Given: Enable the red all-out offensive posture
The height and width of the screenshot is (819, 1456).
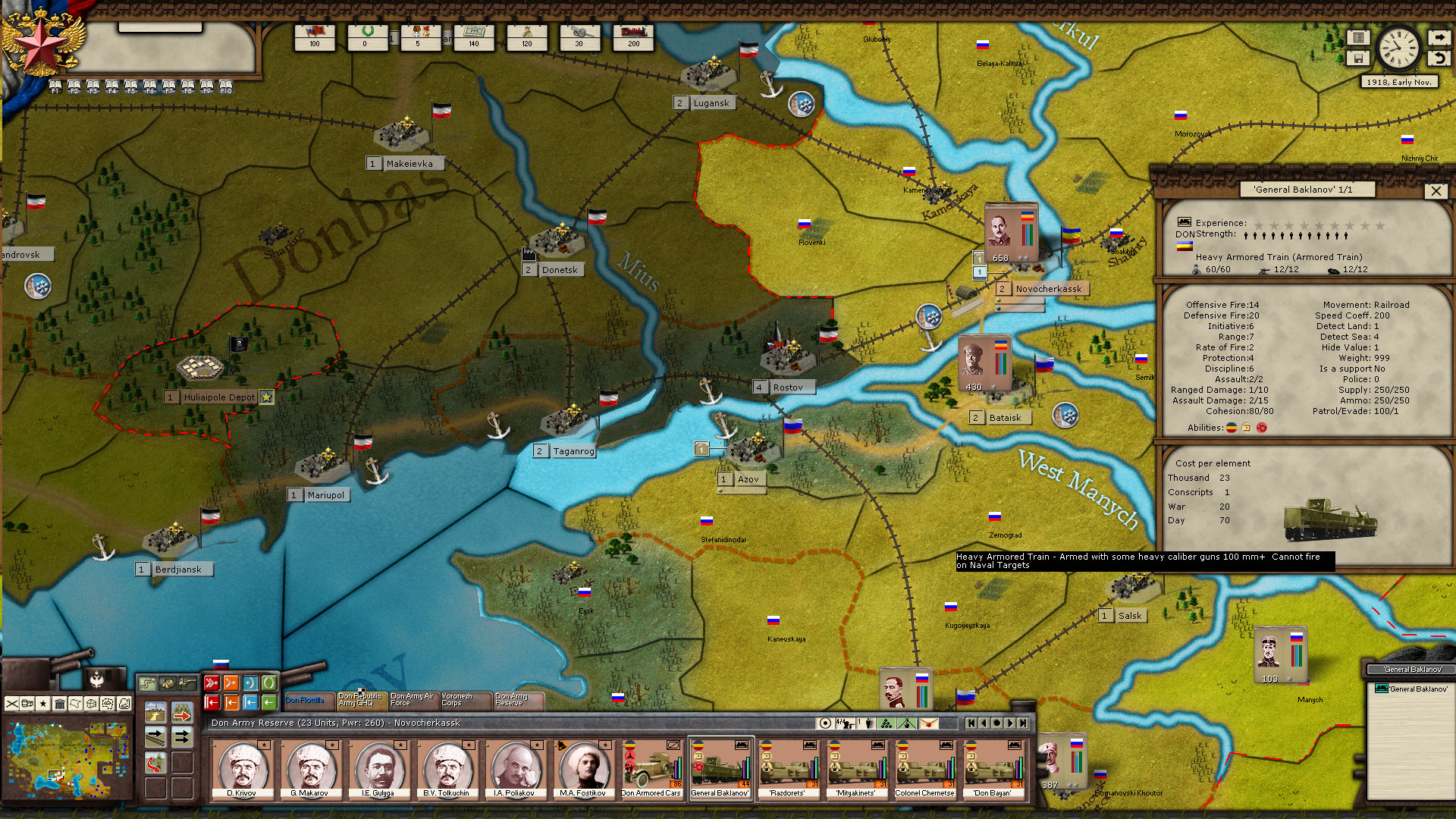Looking at the screenshot, I should [212, 682].
